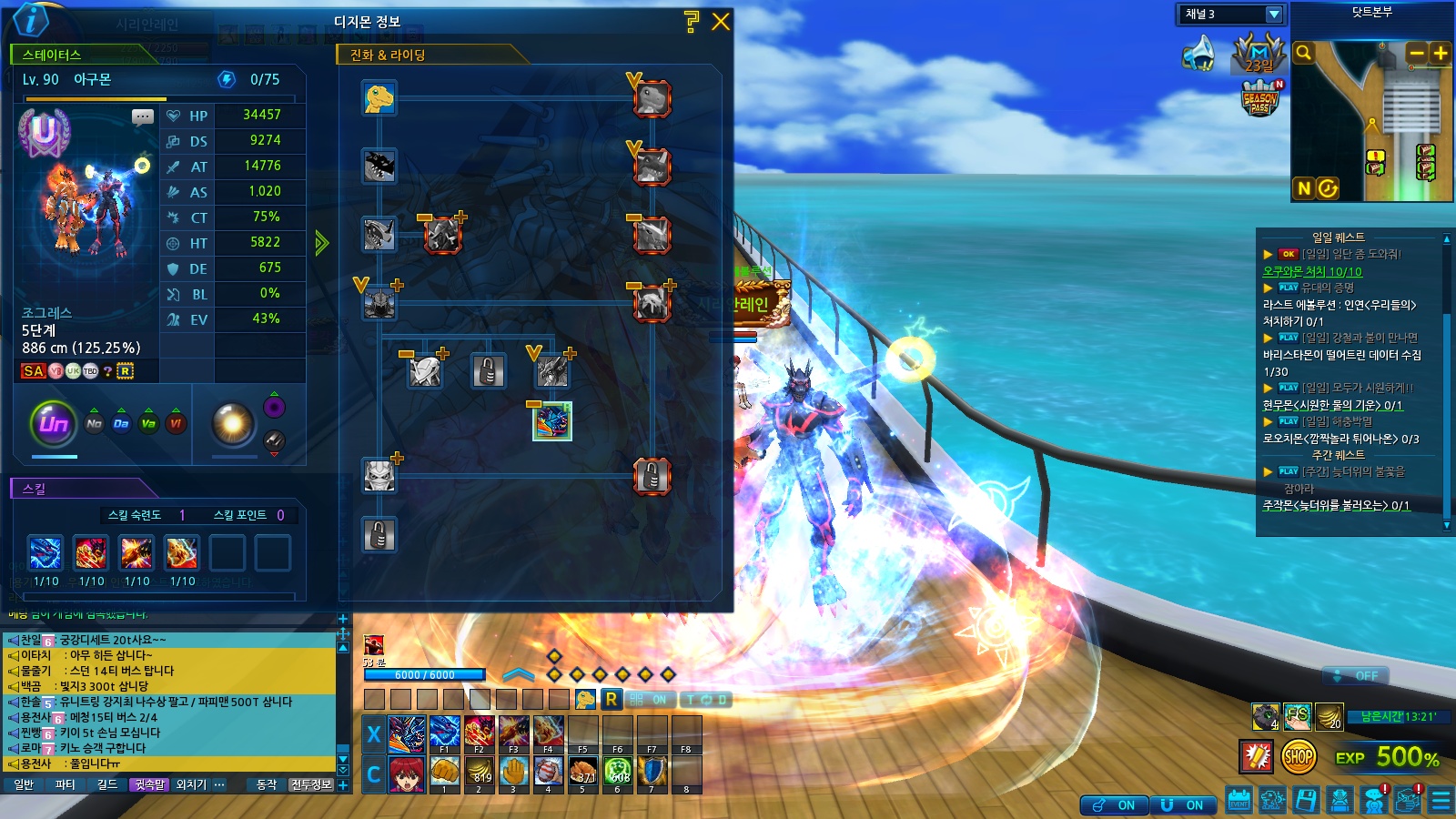Select the first blue skill icon
This screenshot has height=819, width=1456.
45,552
